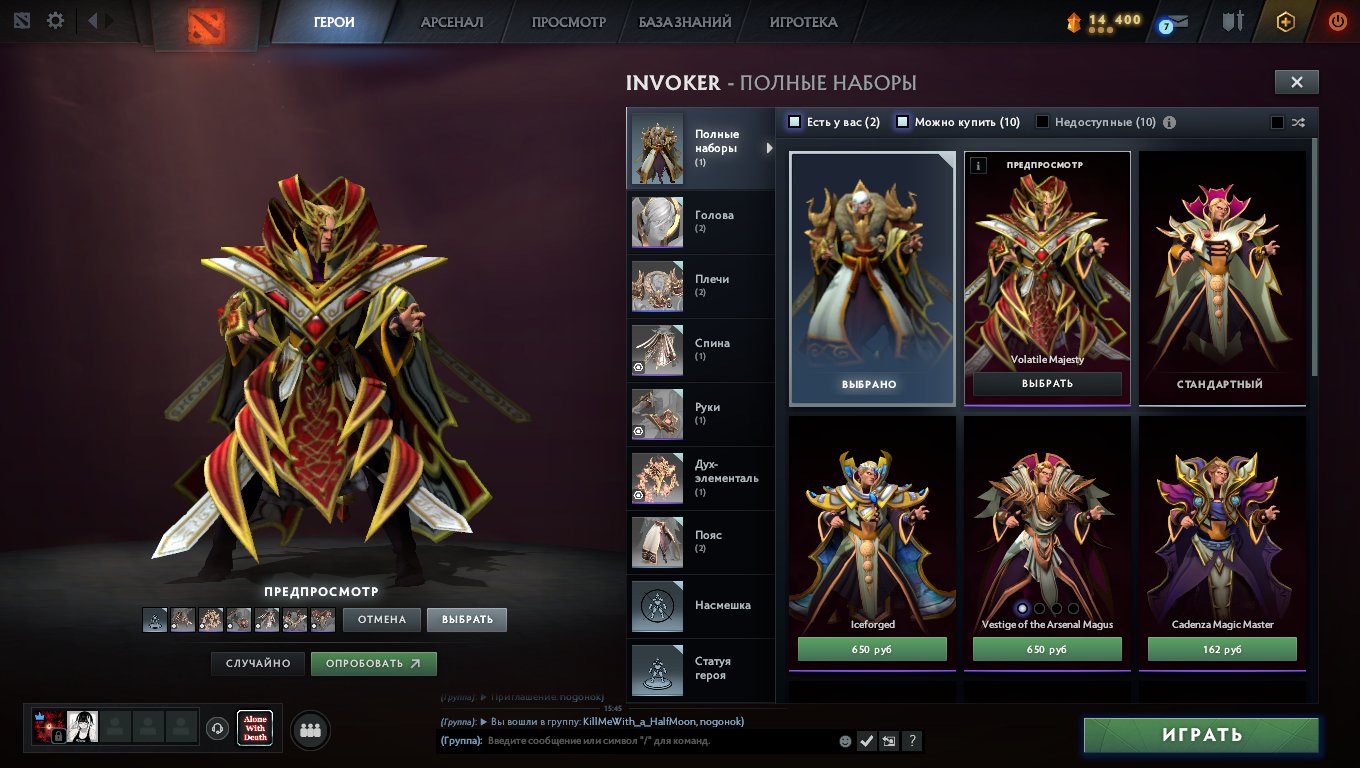Click the power exit icon top right

tap(1337, 20)
